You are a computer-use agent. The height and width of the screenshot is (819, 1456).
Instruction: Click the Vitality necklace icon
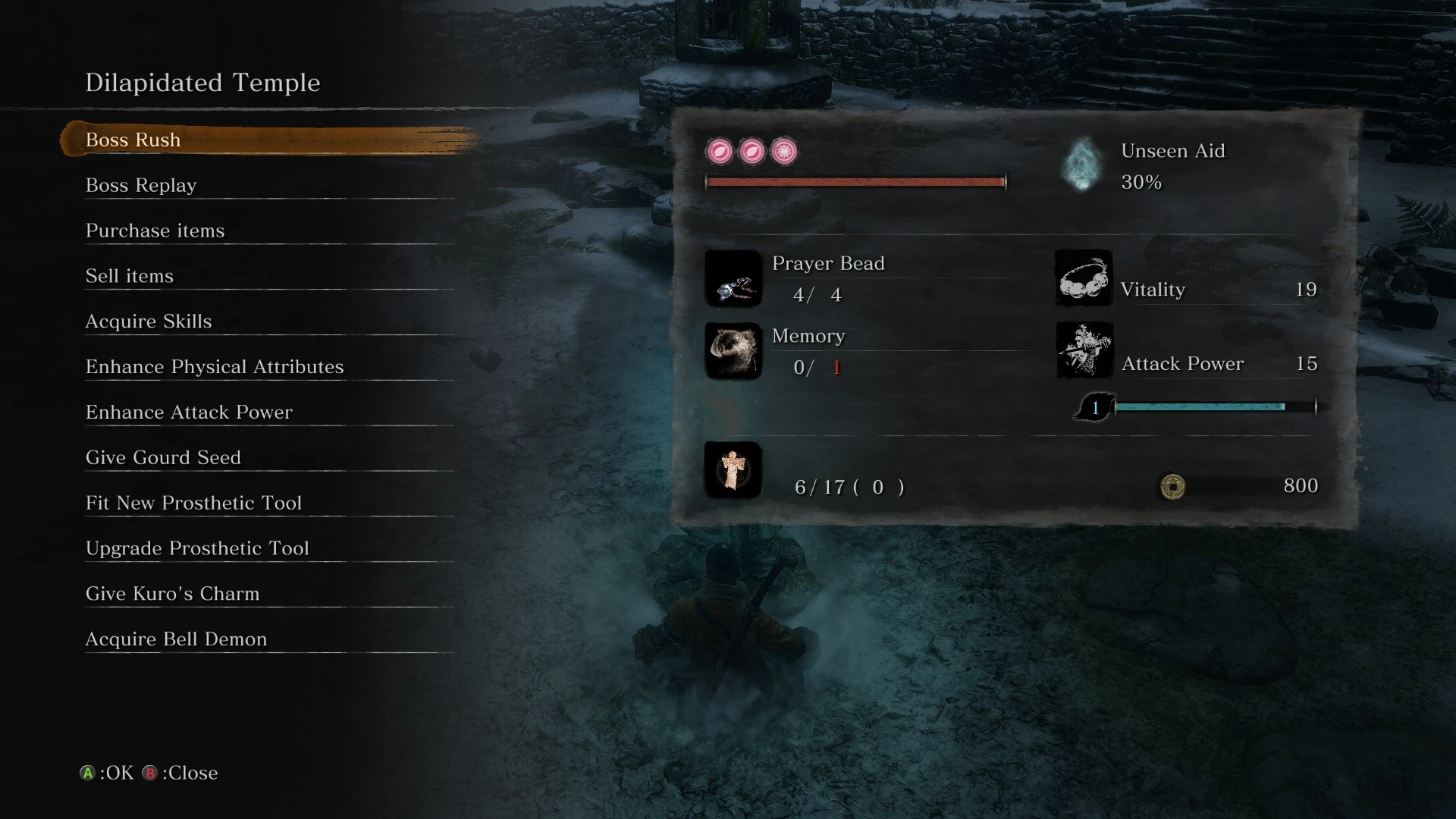pos(1083,278)
